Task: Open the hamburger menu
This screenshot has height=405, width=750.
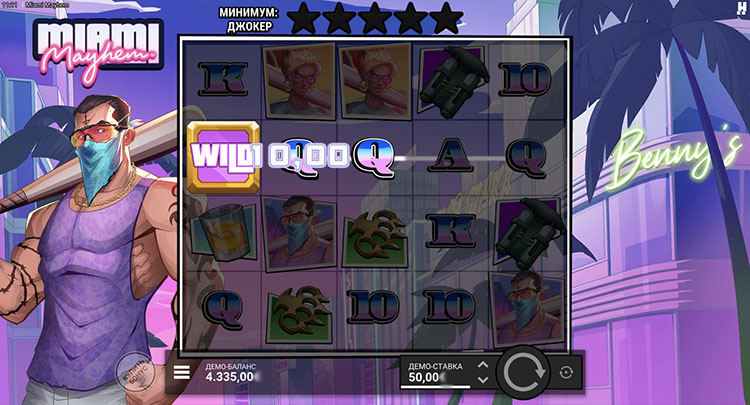Action: [x=182, y=373]
